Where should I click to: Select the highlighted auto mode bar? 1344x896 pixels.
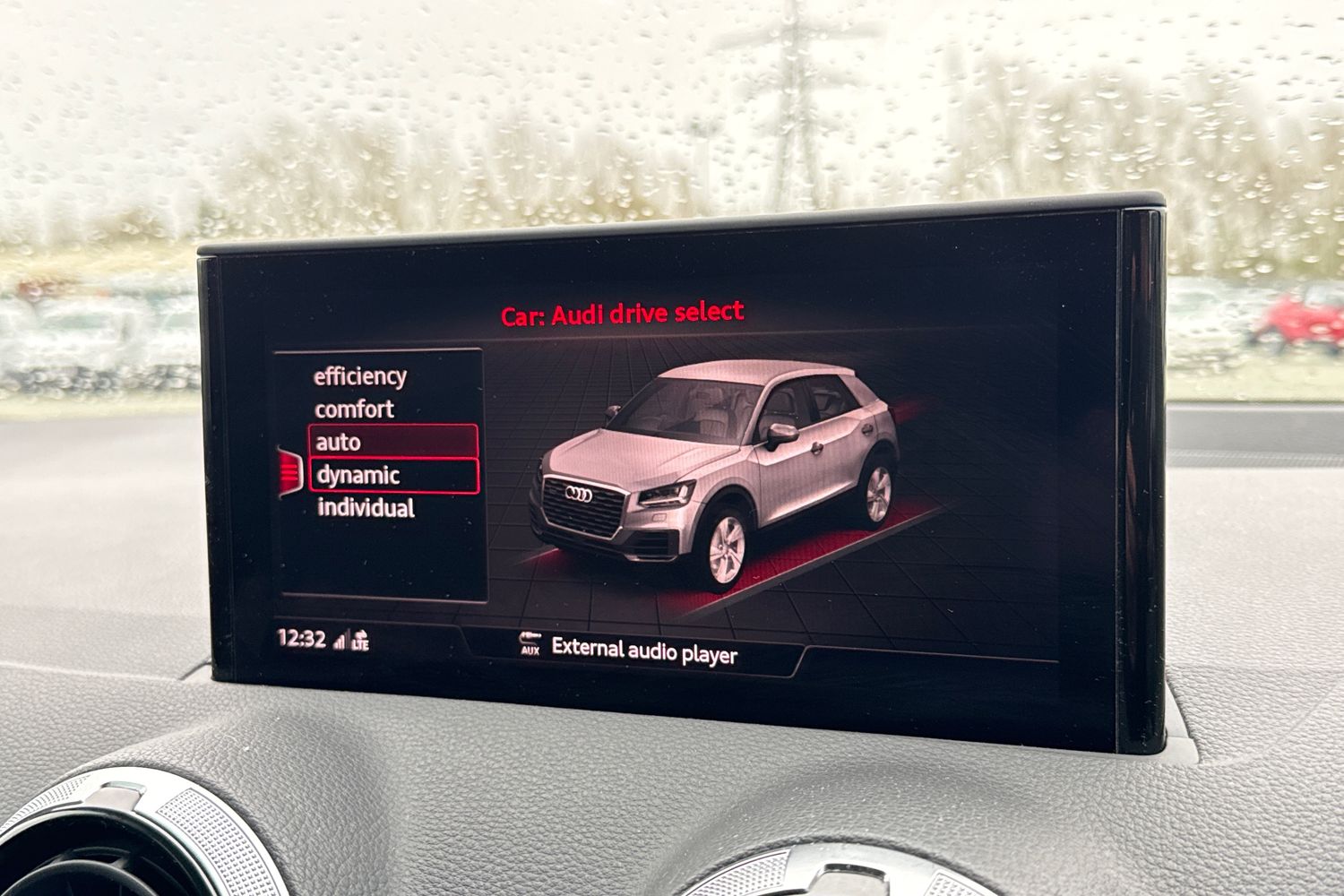point(394,441)
